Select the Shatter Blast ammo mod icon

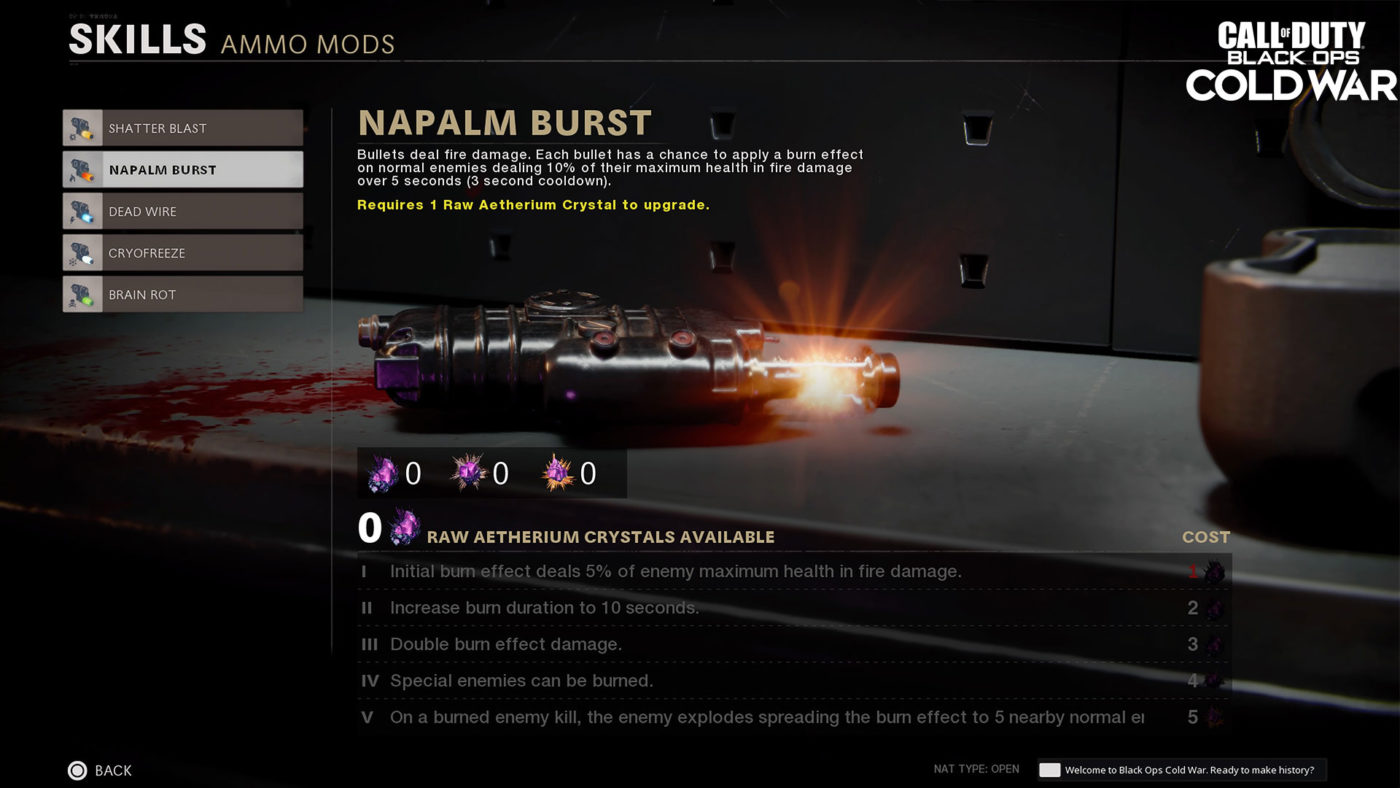coord(82,127)
